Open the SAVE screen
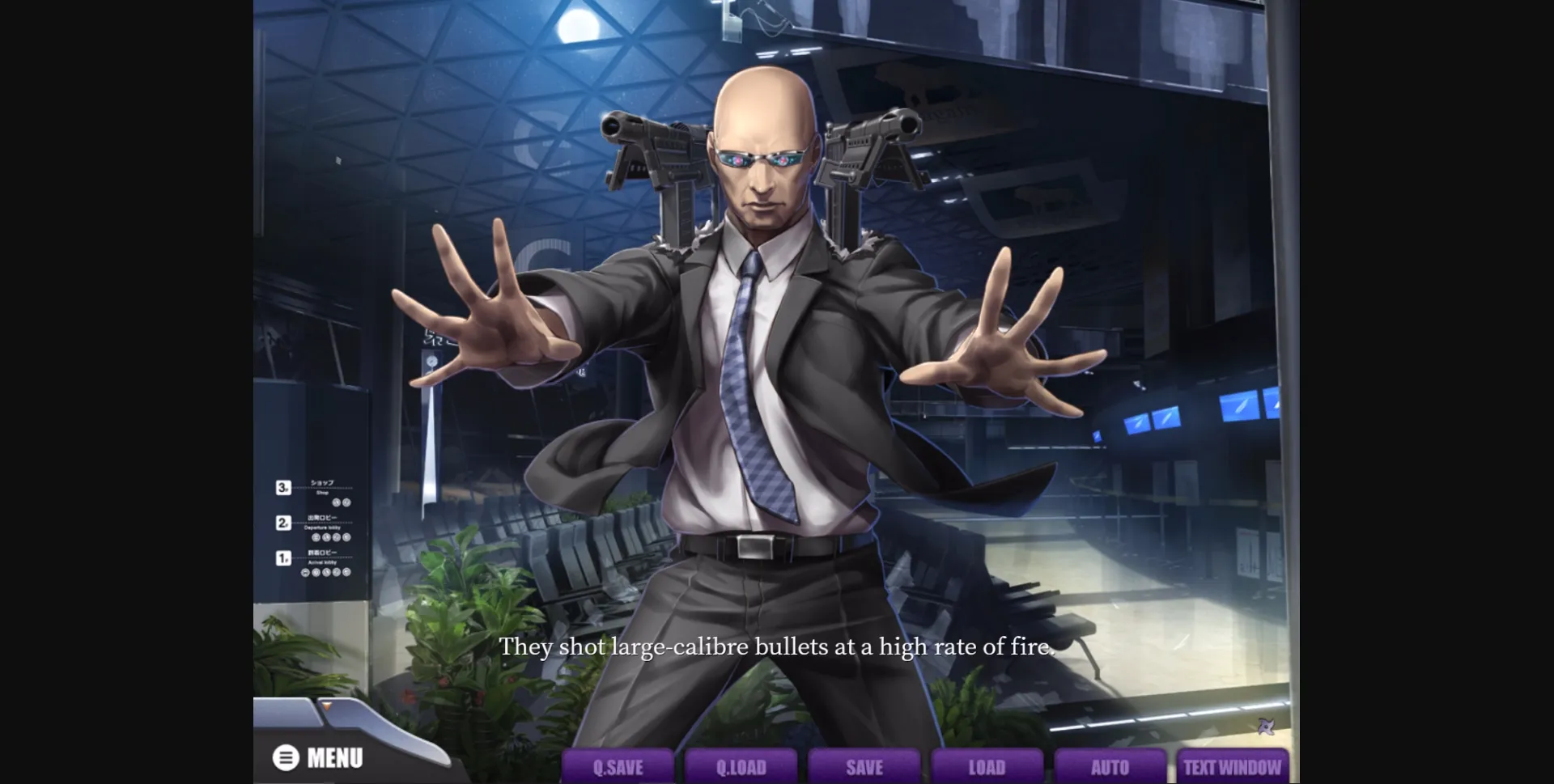 [x=863, y=766]
